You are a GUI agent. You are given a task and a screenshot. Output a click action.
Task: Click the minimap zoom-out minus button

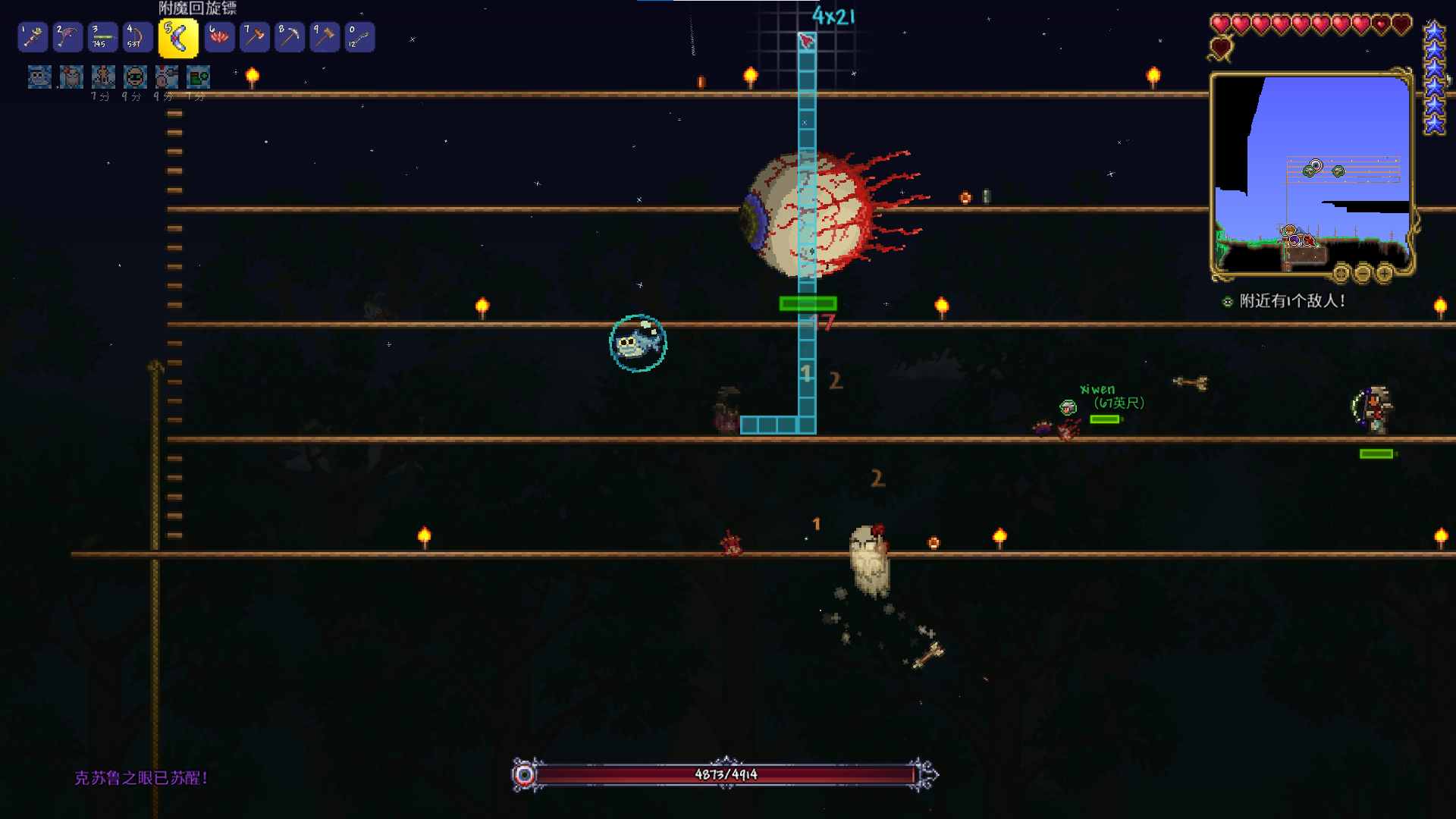[x=1363, y=272]
